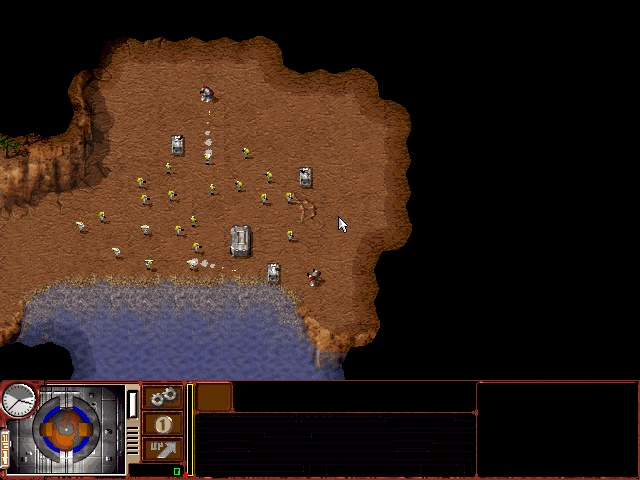Viewport: 640px width, 480px height.
Task: Activate the UP arrow upgrade button
Action: coord(163,449)
